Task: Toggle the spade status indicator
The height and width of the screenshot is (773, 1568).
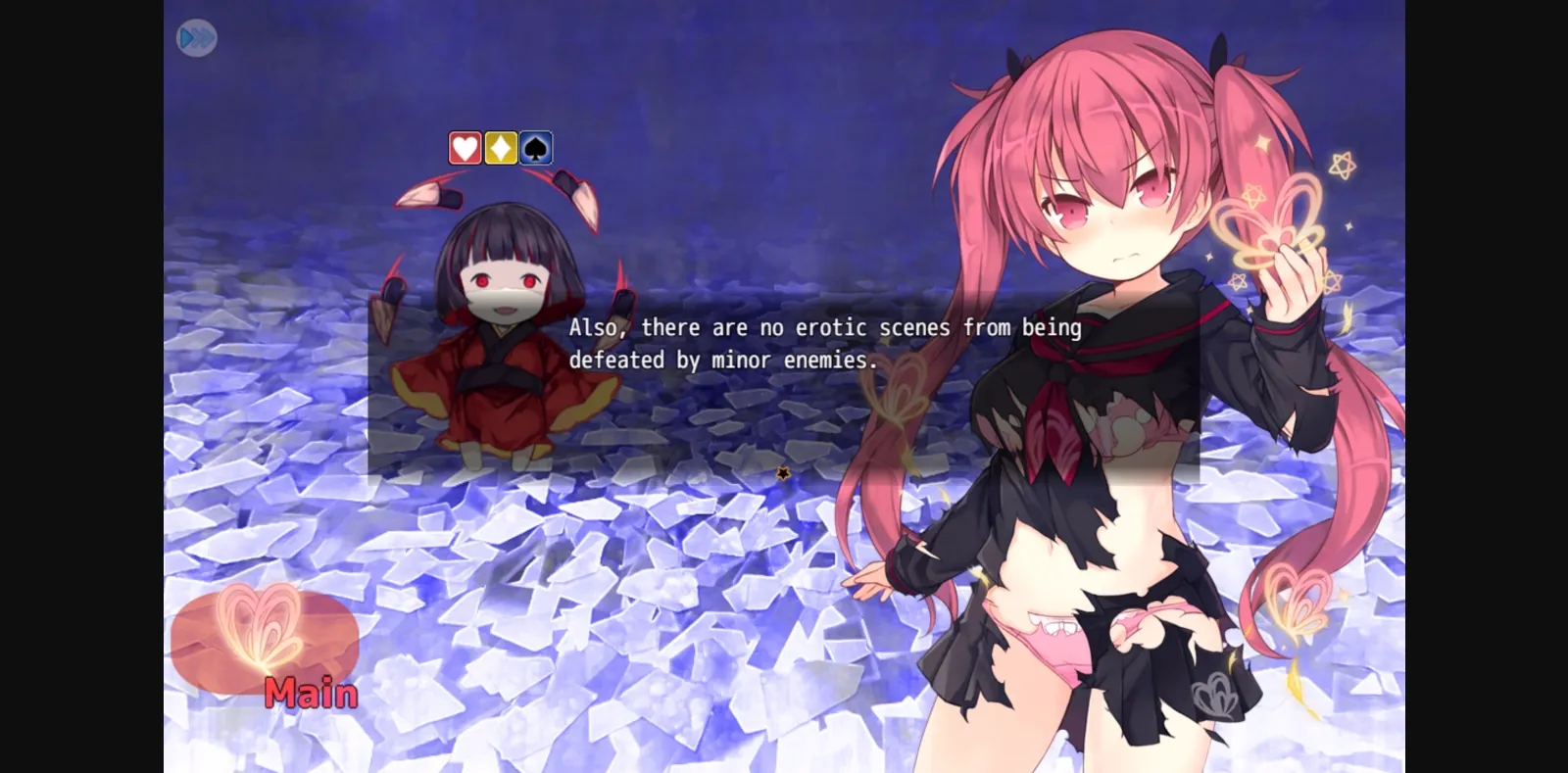Action: (533, 147)
